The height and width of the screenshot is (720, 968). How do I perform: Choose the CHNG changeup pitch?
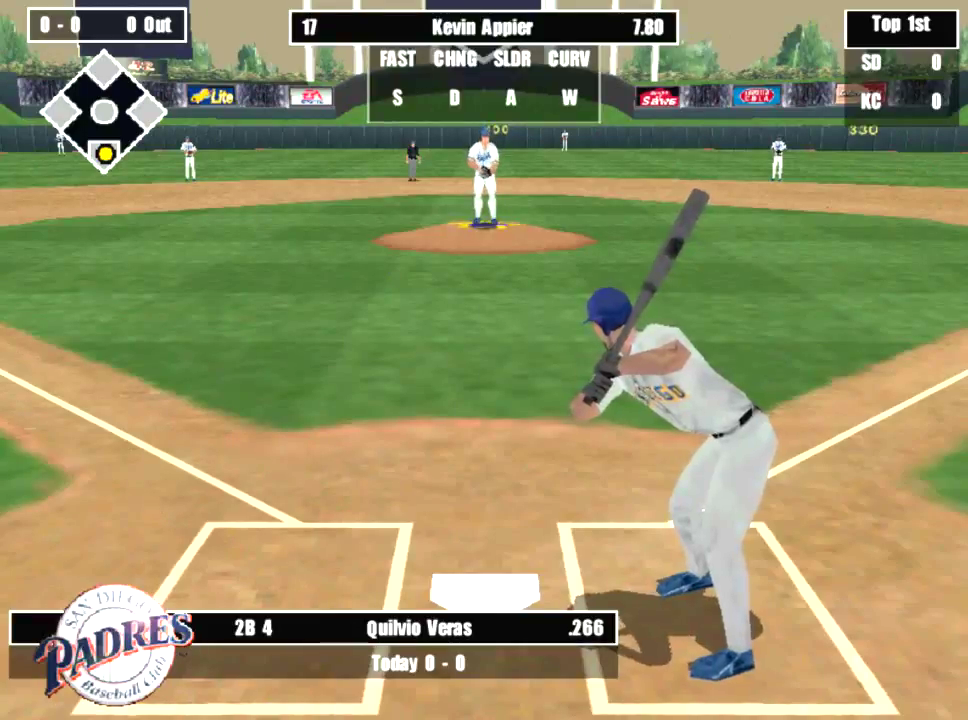click(x=455, y=60)
